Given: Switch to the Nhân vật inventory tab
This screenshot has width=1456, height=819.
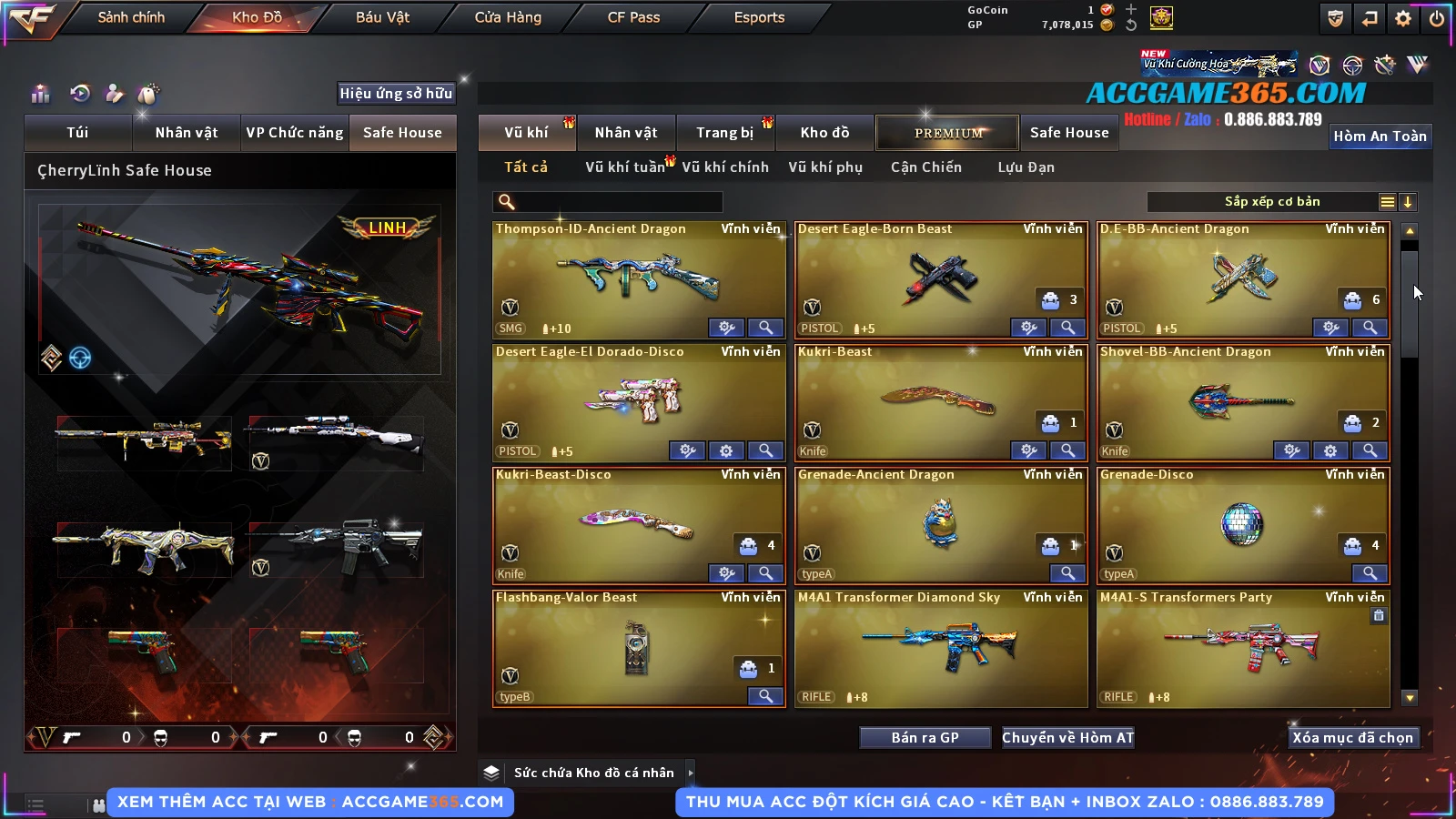Looking at the screenshot, I should pos(626,133).
